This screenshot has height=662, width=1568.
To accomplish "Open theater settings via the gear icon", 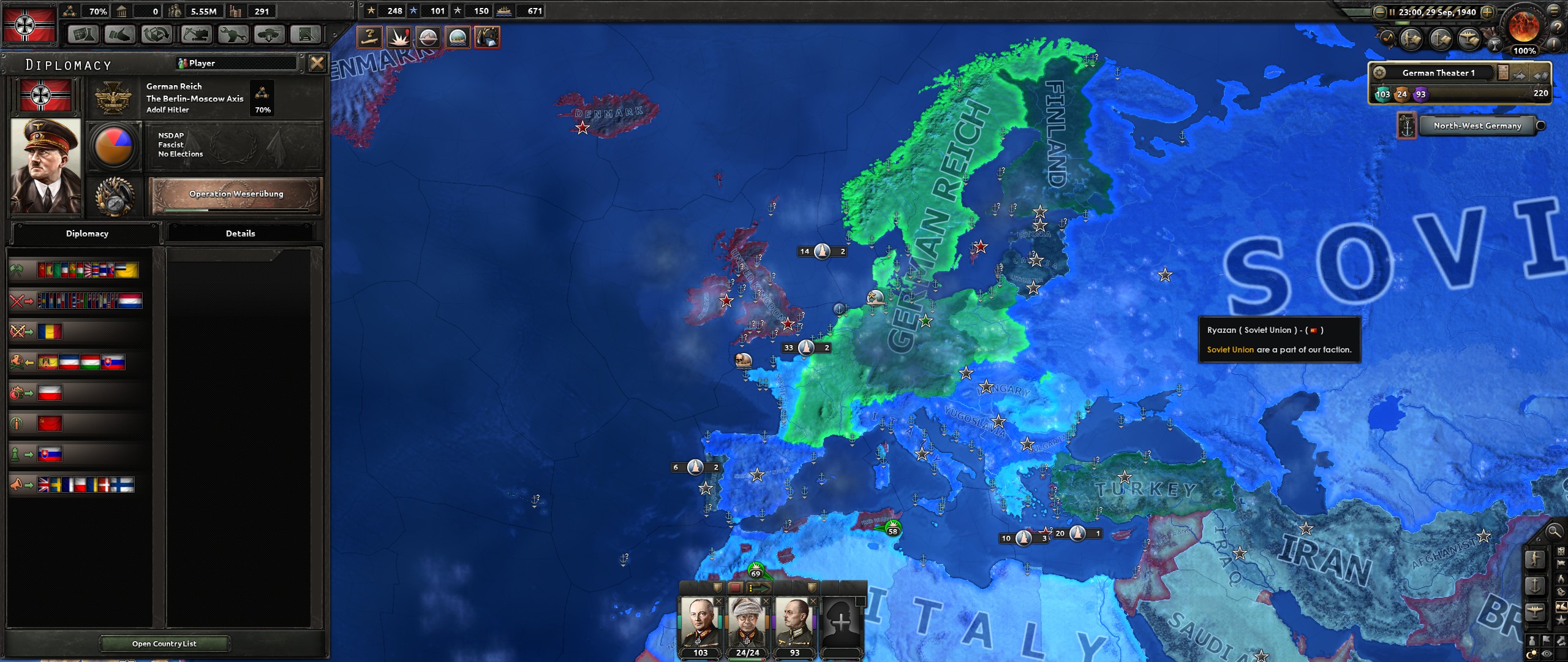I will (x=1379, y=73).
